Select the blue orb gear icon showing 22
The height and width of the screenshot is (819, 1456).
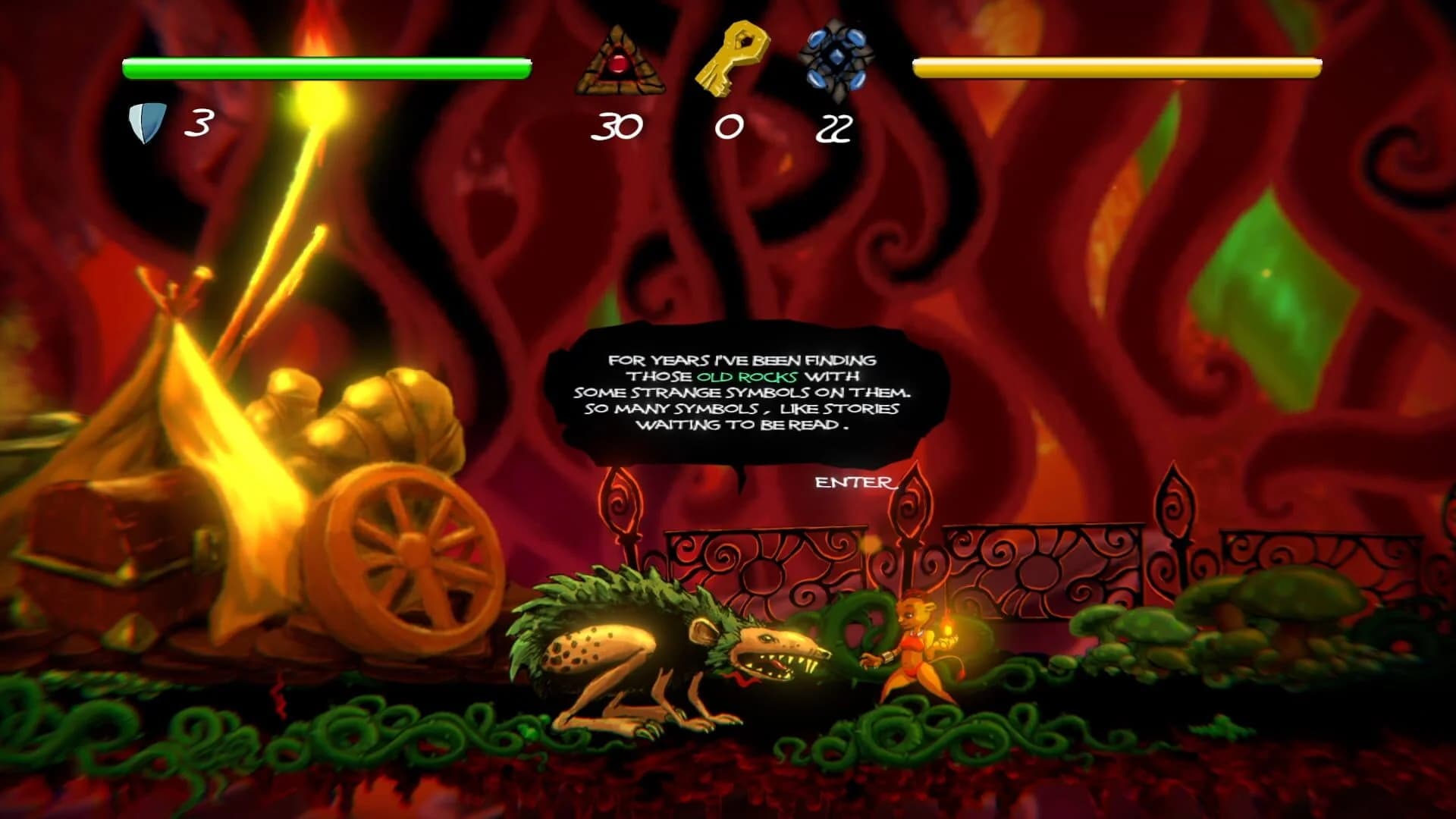click(x=836, y=58)
